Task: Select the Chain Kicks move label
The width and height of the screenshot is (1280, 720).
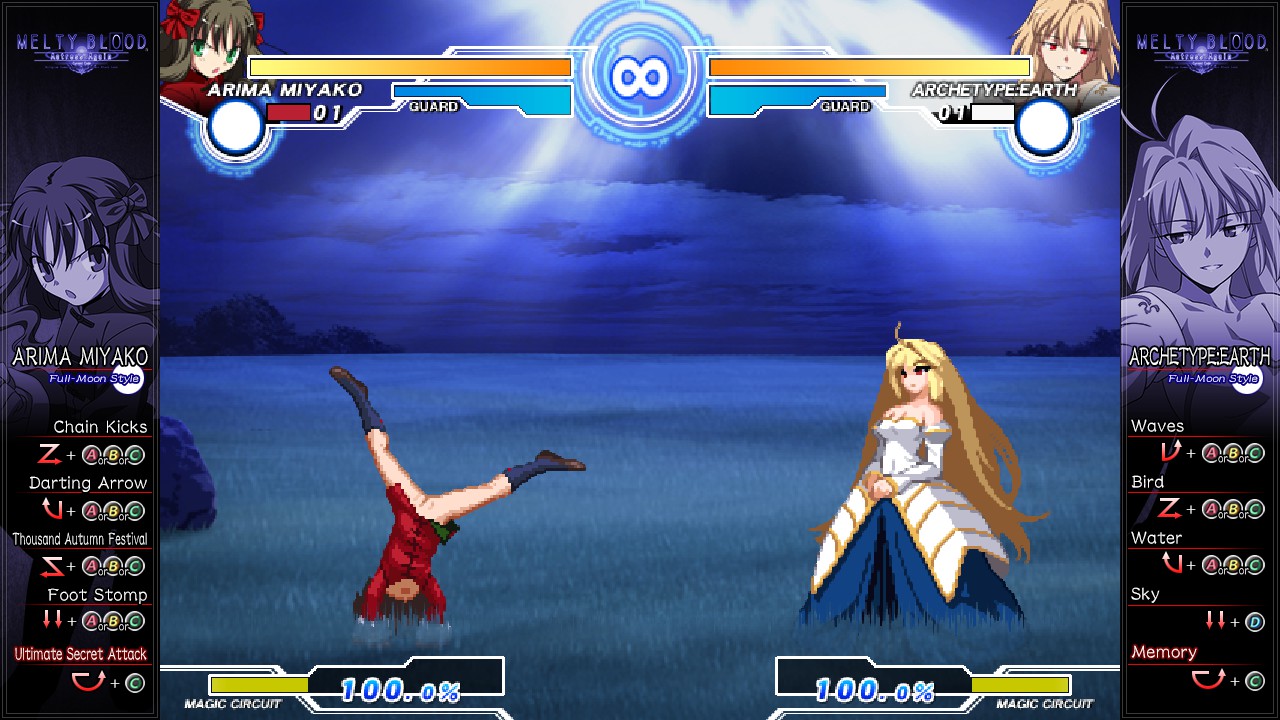Action: pyautogui.click(x=101, y=426)
